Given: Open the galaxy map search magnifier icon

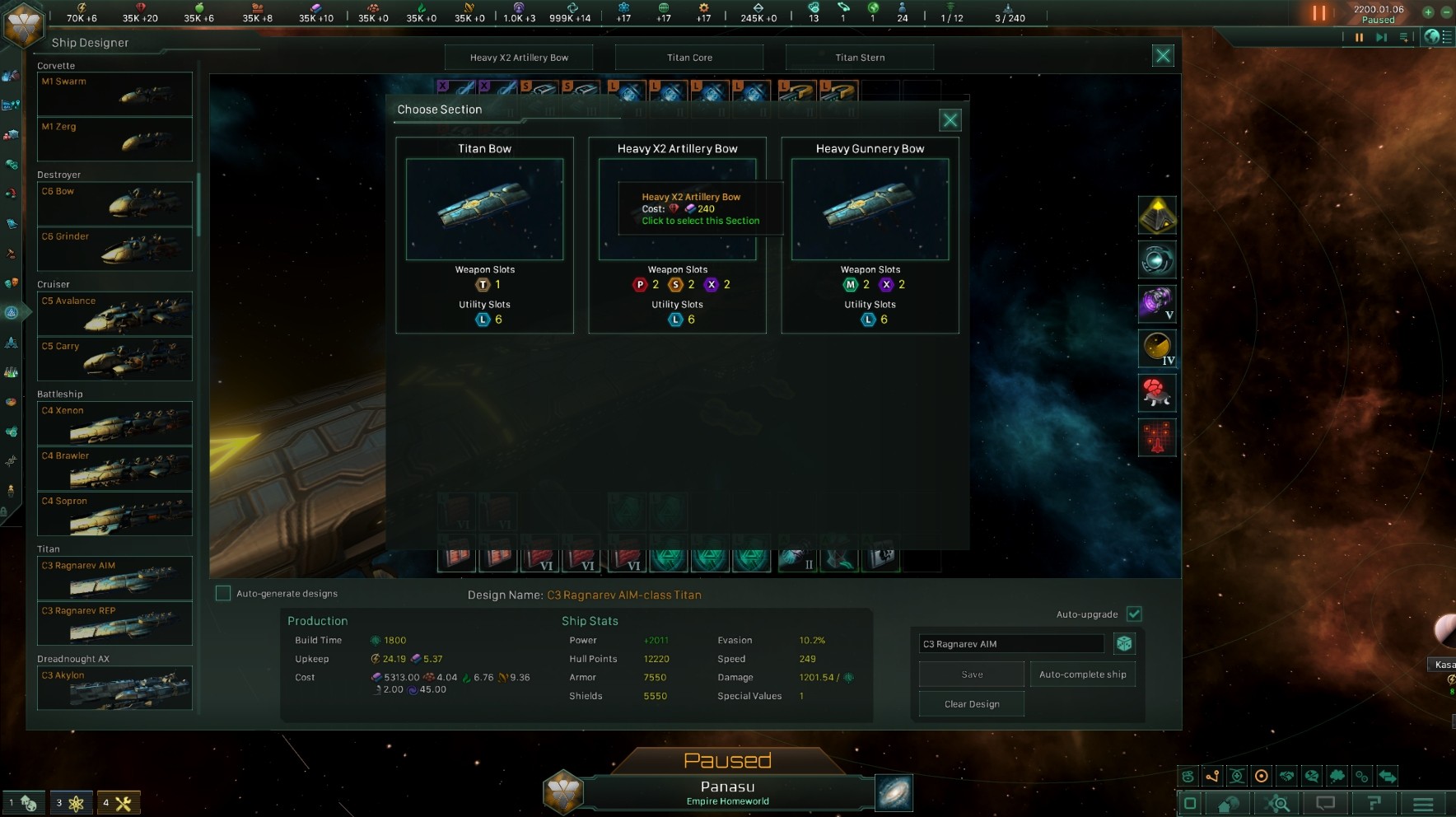Looking at the screenshot, I should click(x=1277, y=803).
